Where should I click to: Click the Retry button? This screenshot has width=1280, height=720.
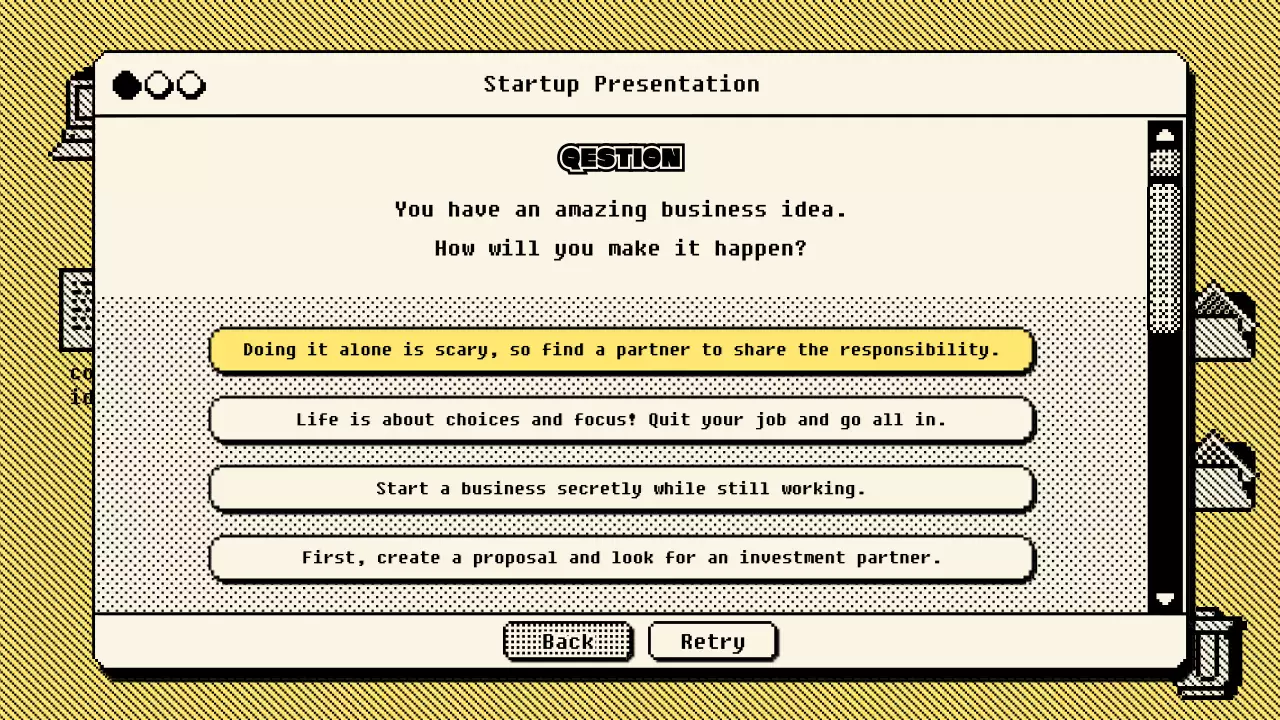pyautogui.click(x=712, y=641)
